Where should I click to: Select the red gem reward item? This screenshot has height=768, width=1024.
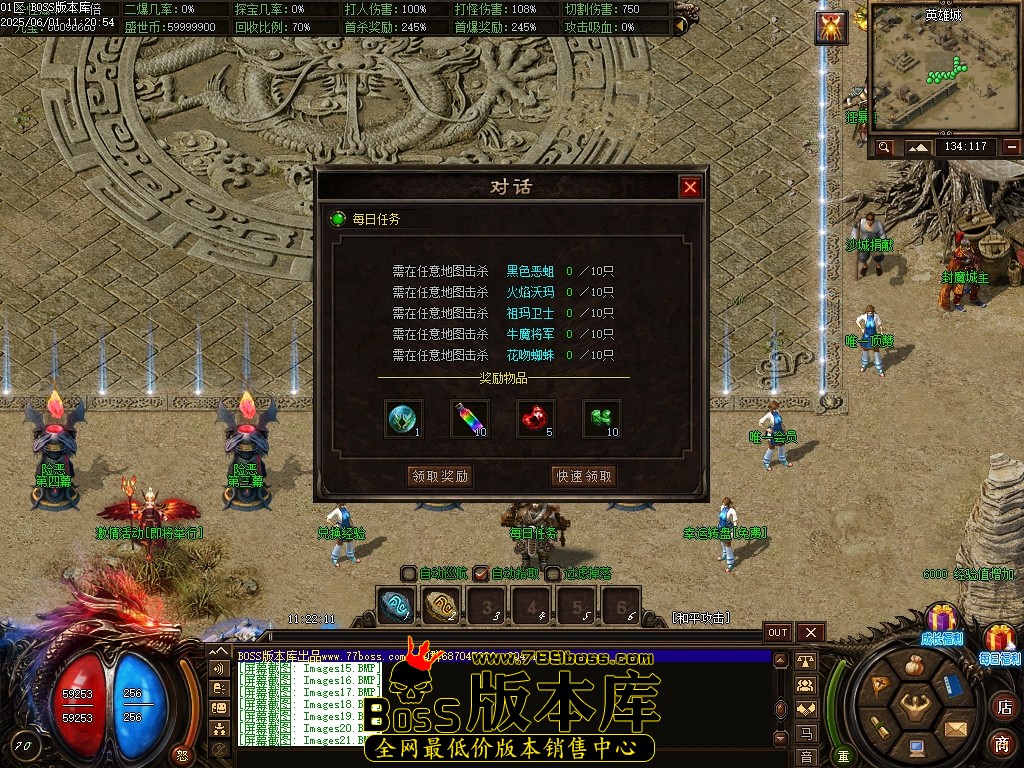coord(536,419)
